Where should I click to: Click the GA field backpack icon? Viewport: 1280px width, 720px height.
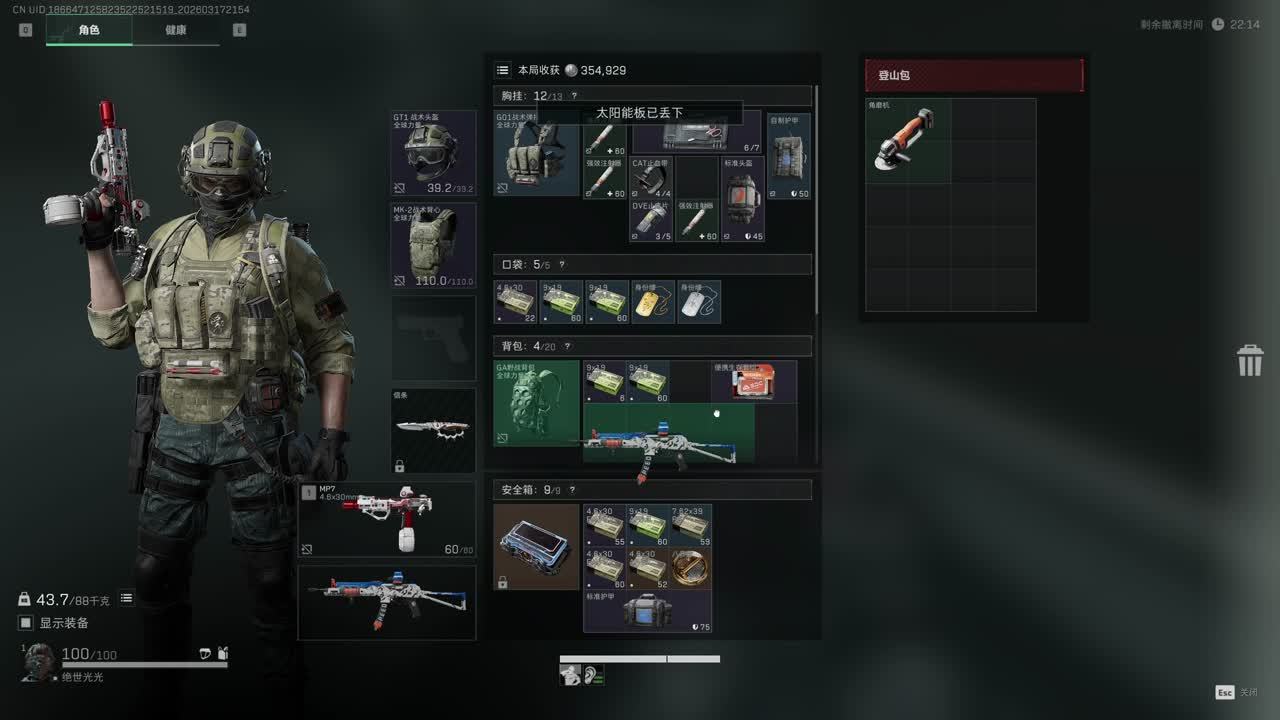[x=537, y=403]
